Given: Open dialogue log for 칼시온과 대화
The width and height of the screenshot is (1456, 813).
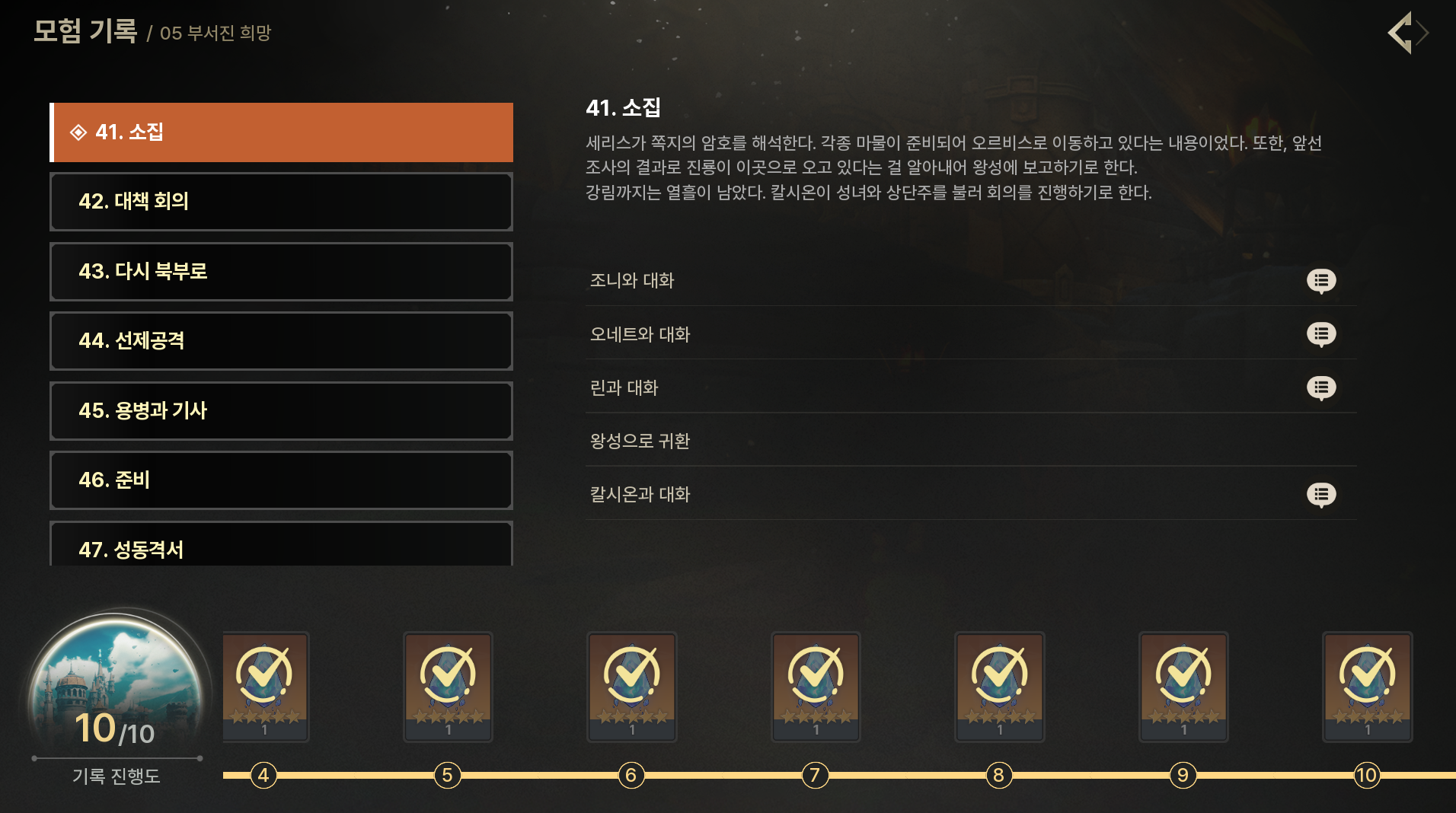Looking at the screenshot, I should pyautogui.click(x=1320, y=495).
